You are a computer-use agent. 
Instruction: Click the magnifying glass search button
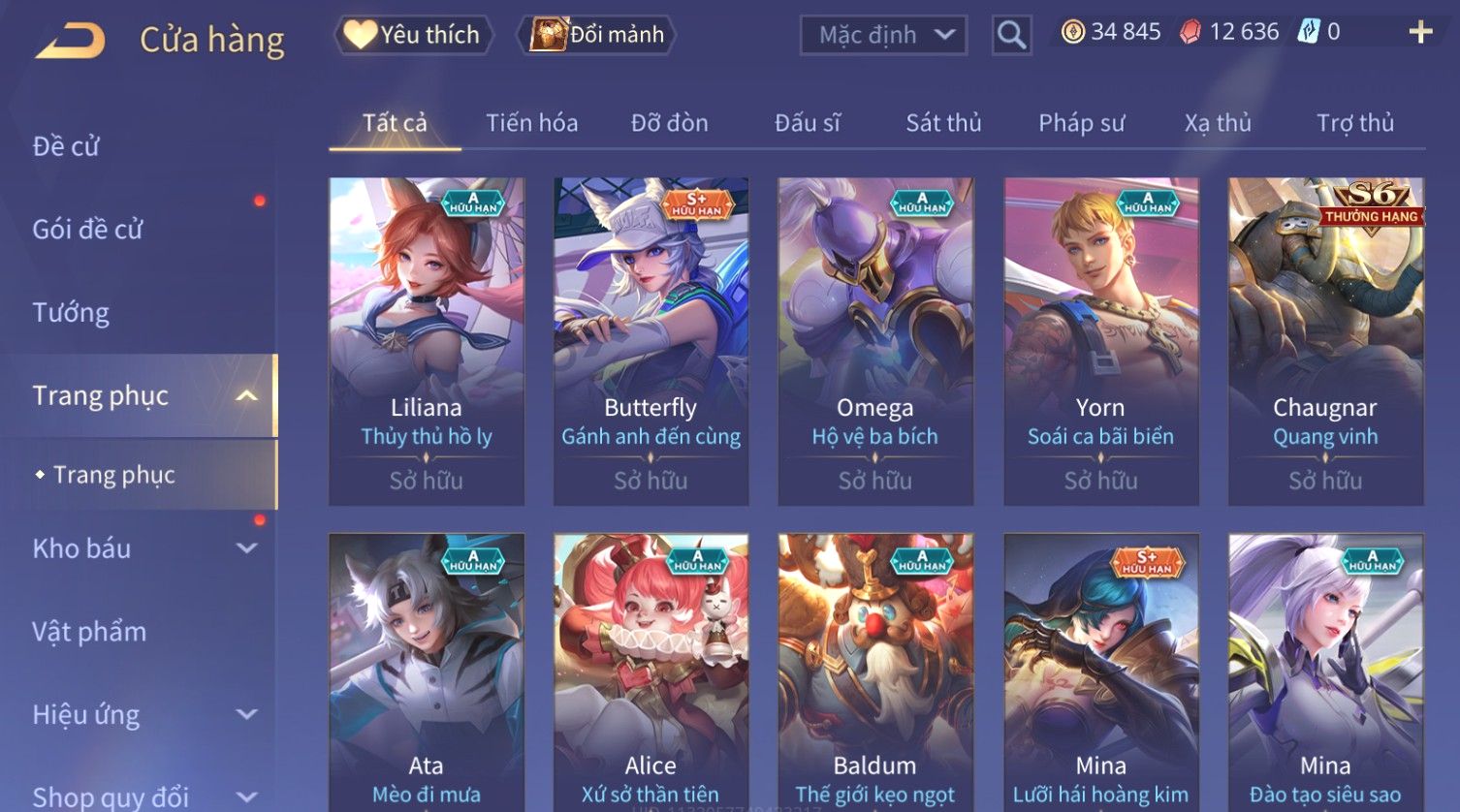click(x=1011, y=35)
